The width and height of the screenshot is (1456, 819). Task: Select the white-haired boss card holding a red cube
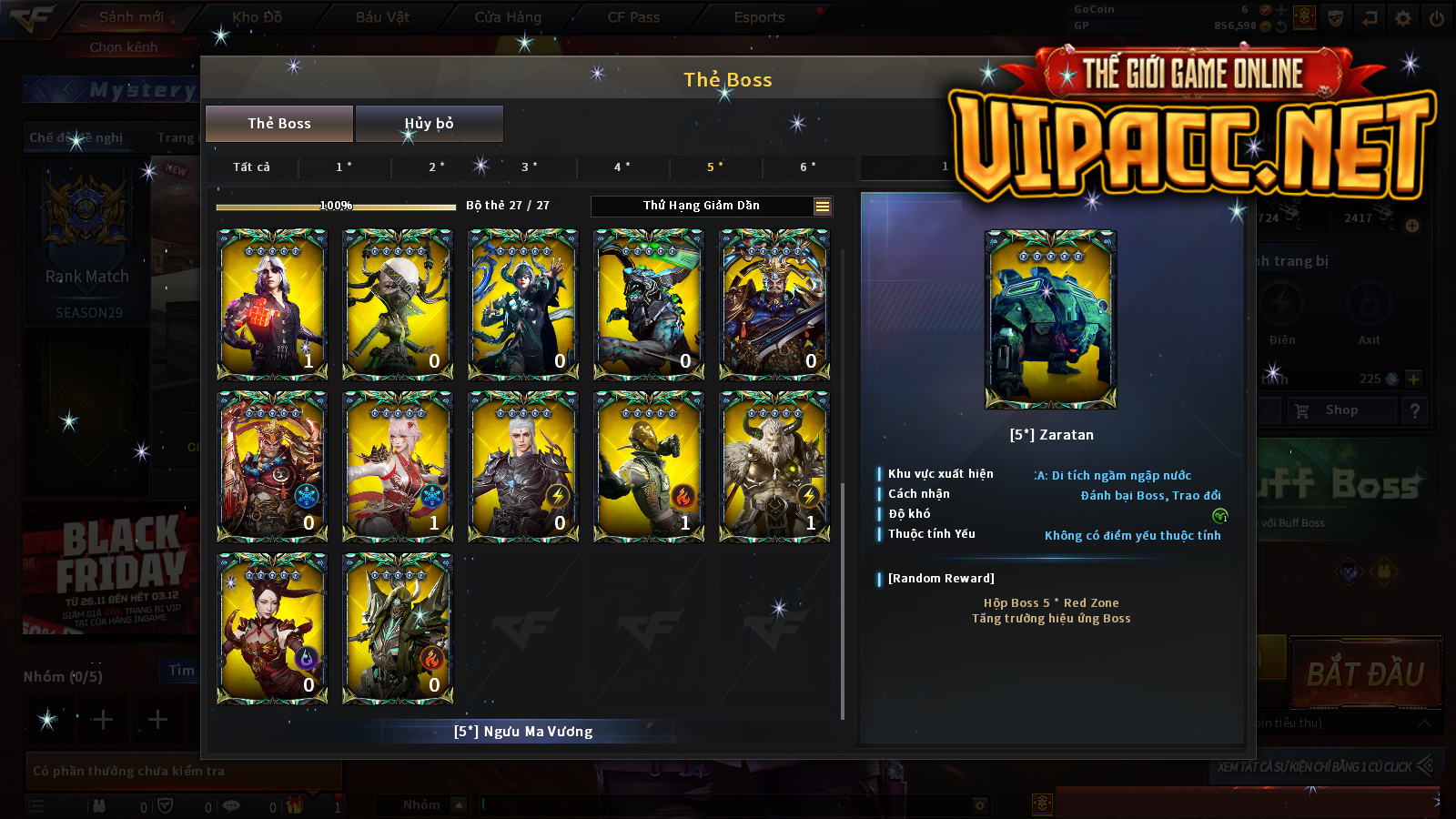tap(272, 304)
